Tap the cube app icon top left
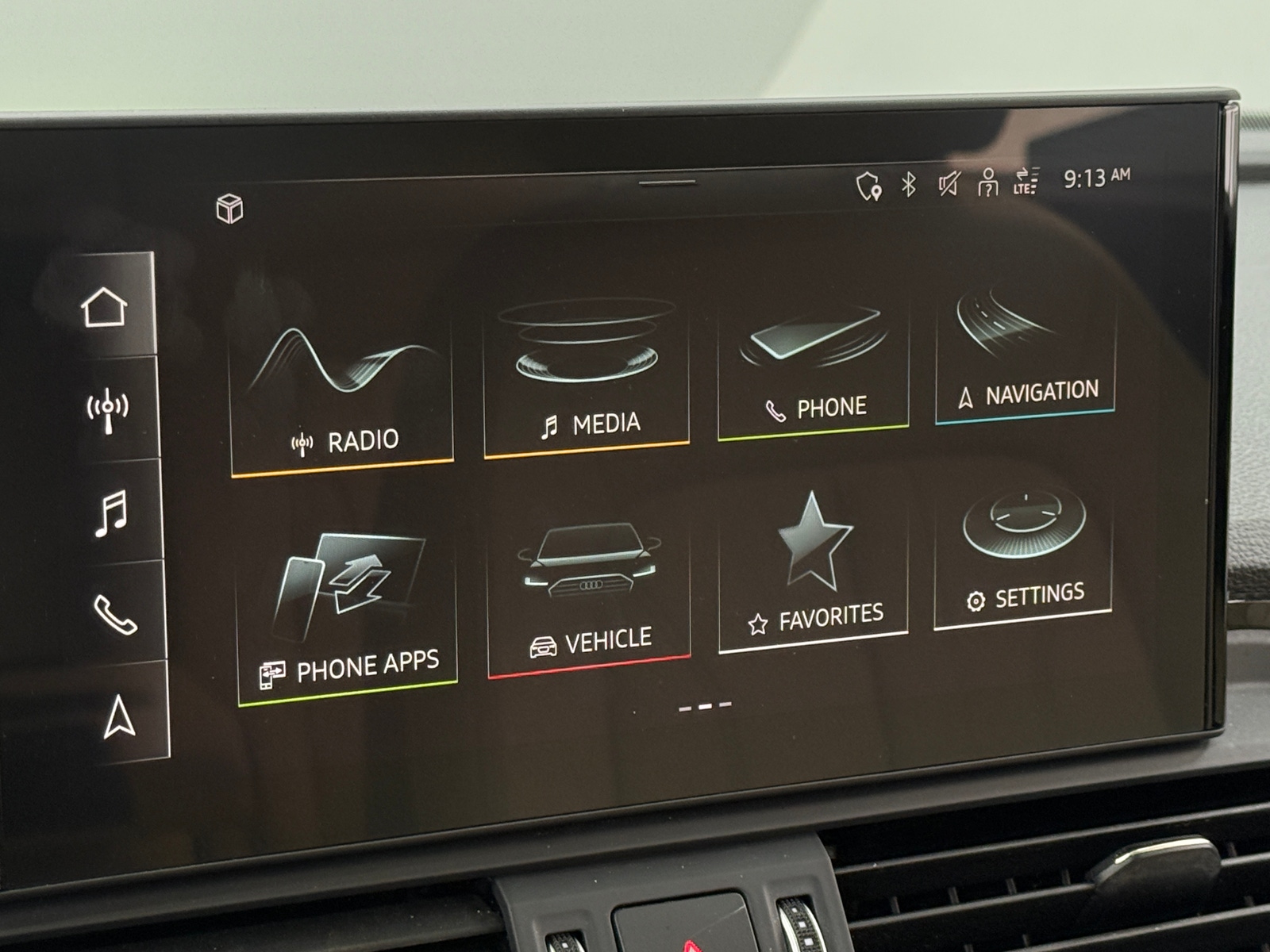Image resolution: width=1270 pixels, height=952 pixels. point(230,209)
